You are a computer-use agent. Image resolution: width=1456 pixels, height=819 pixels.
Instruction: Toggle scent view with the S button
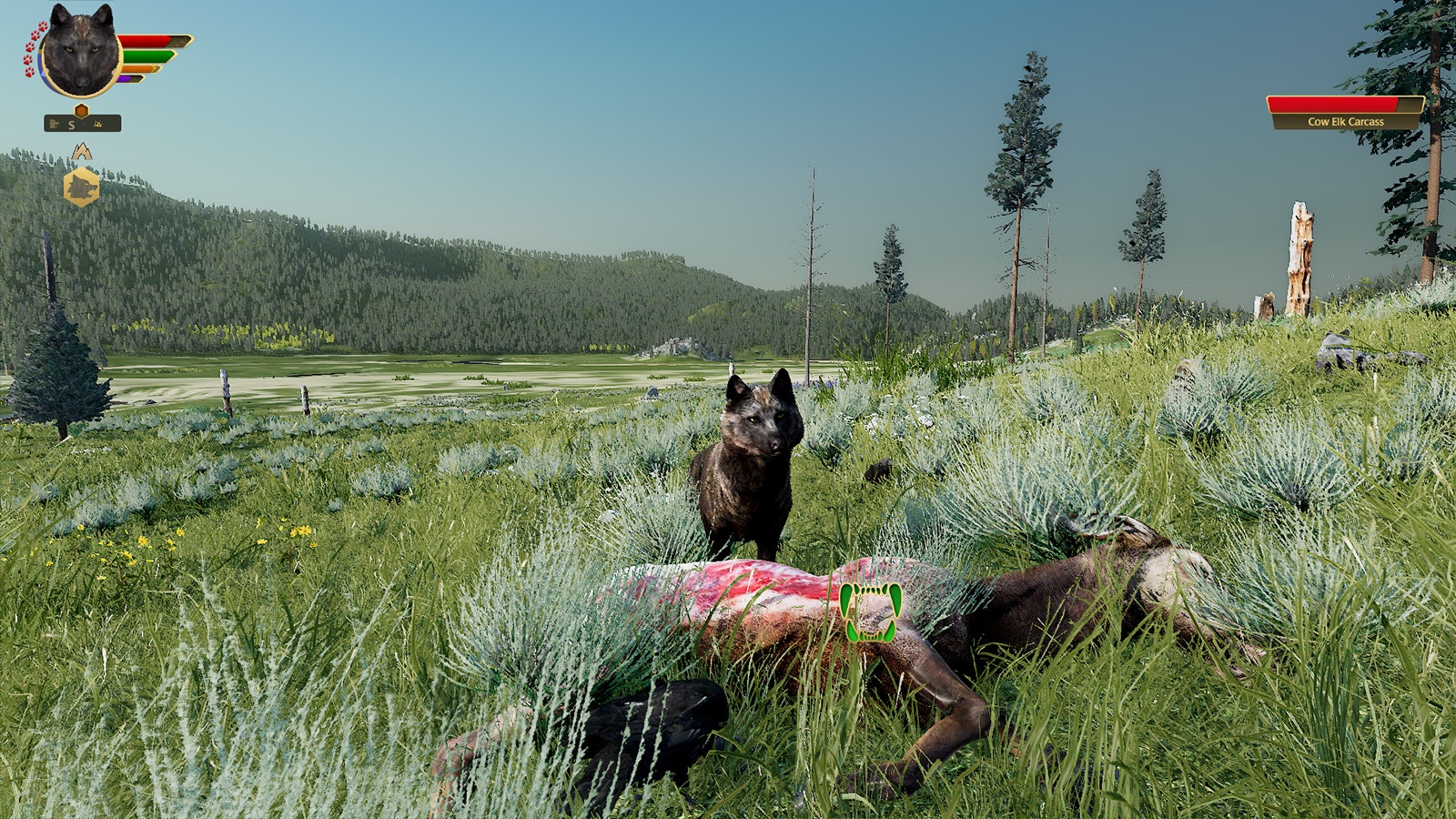click(x=71, y=125)
